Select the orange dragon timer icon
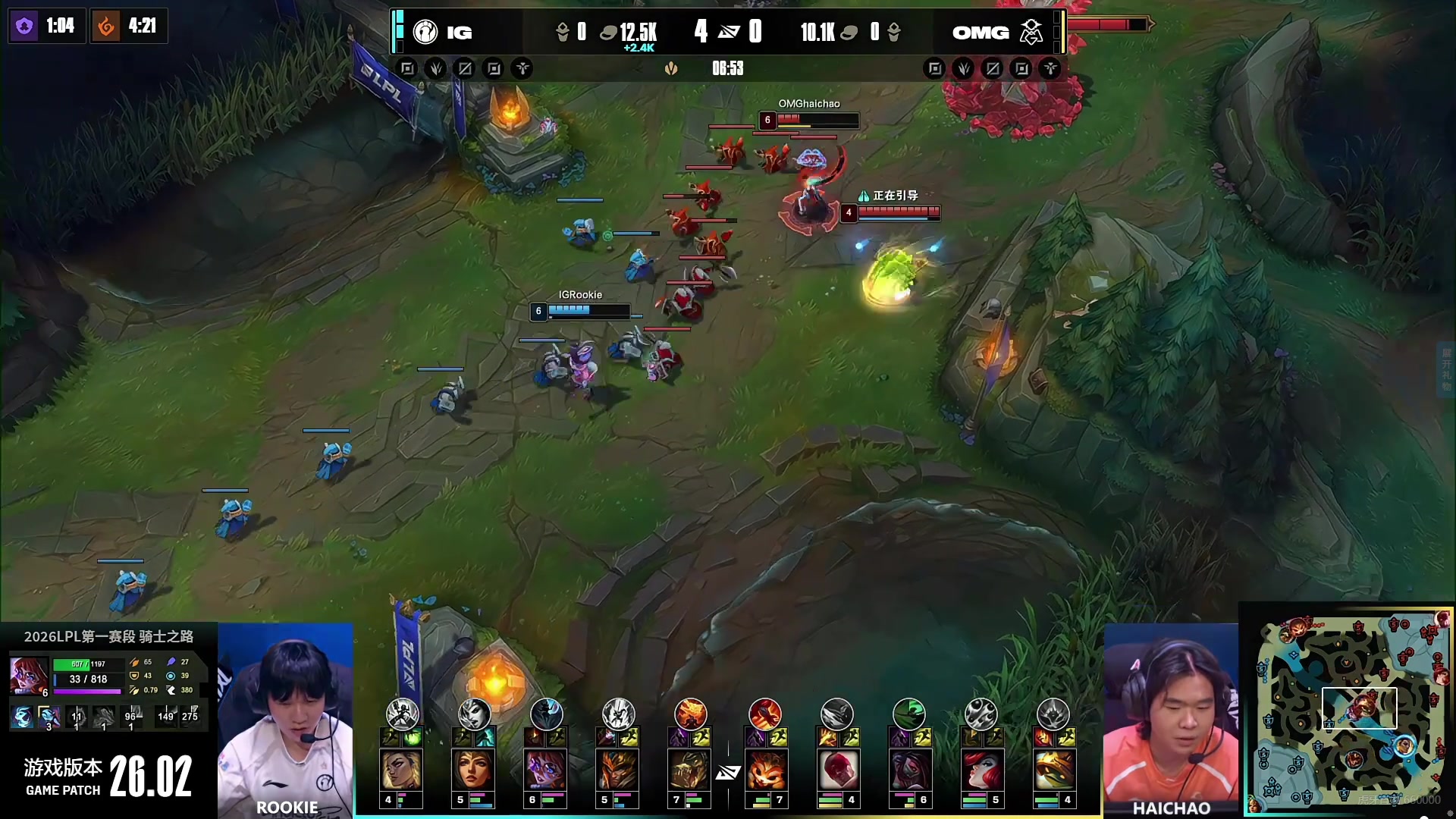The height and width of the screenshot is (819, 1456). (106, 27)
